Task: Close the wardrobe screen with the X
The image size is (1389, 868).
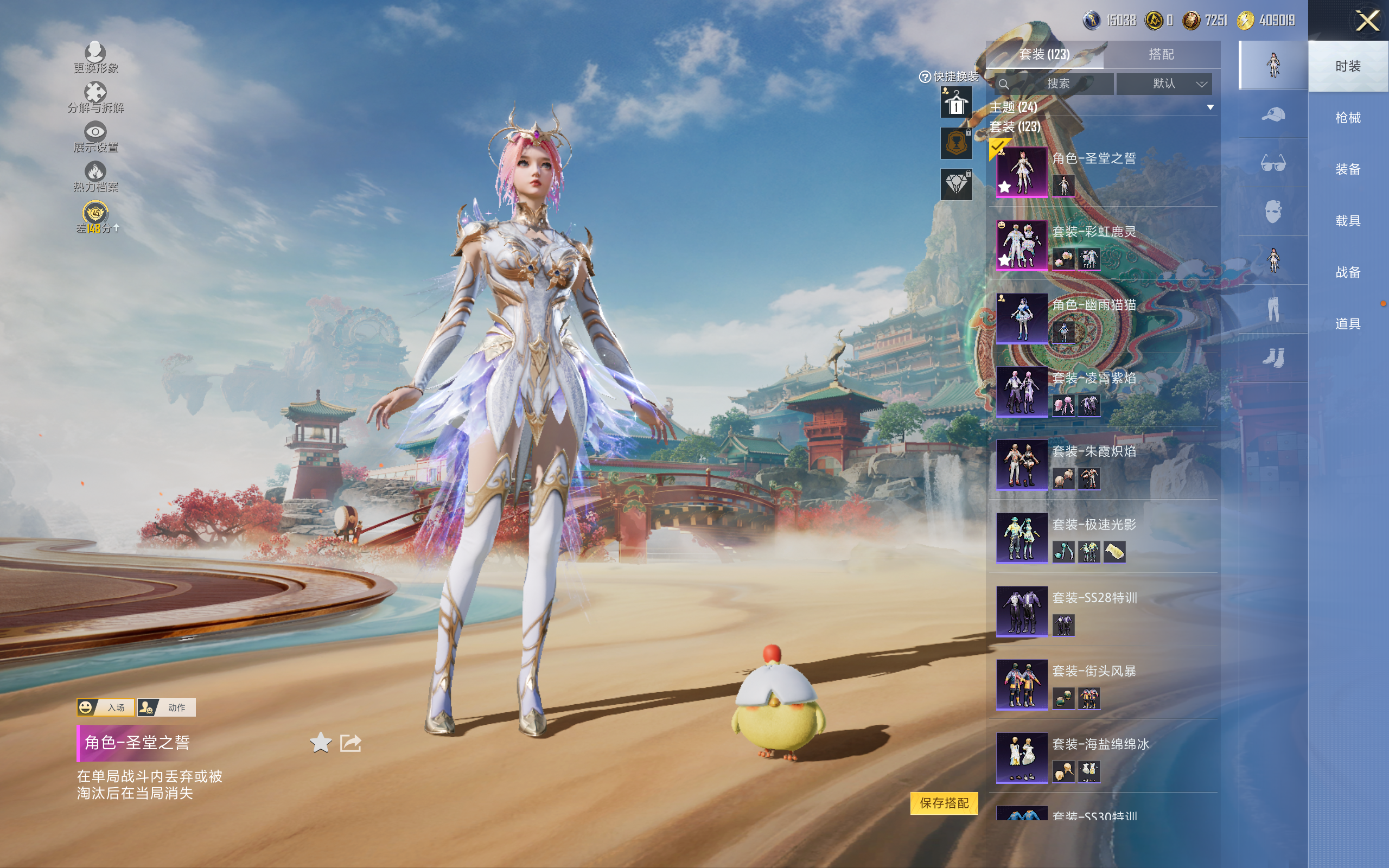Action: 1367,21
